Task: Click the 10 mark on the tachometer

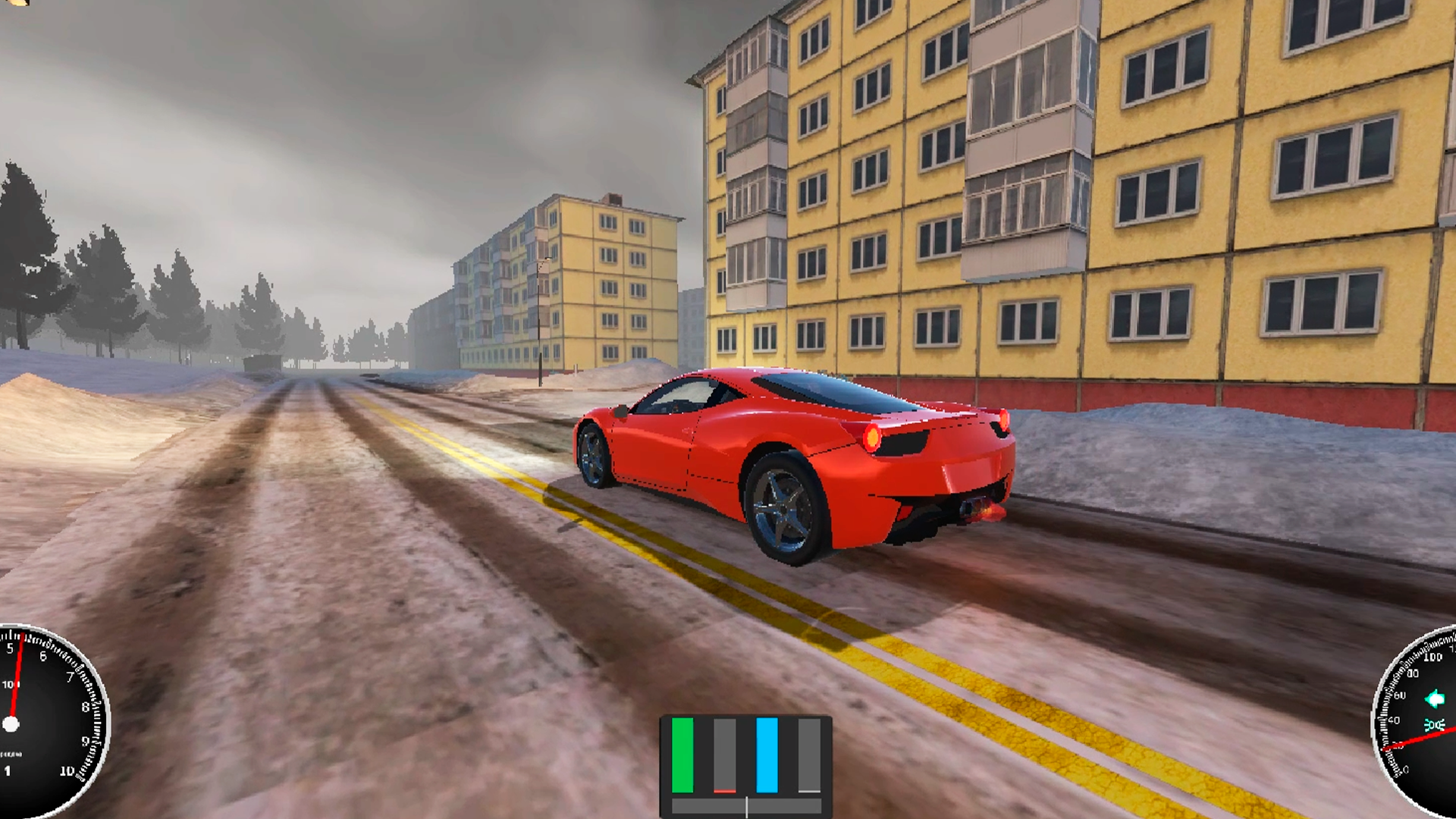Action: [x=67, y=771]
